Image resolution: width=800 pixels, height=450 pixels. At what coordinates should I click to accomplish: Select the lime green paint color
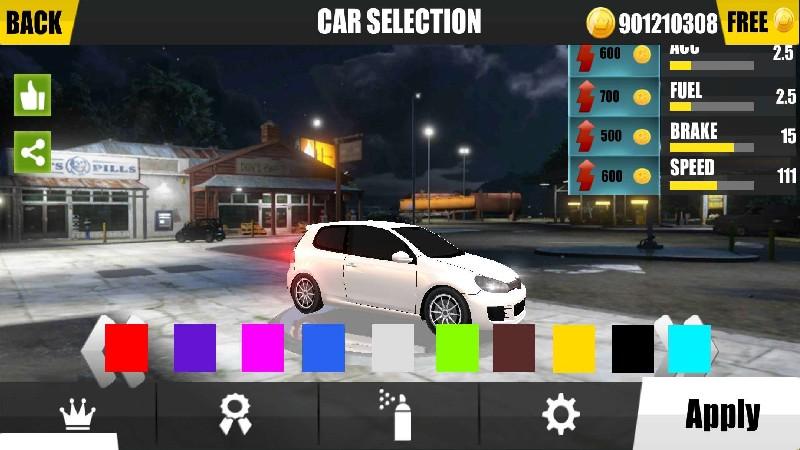(x=457, y=348)
